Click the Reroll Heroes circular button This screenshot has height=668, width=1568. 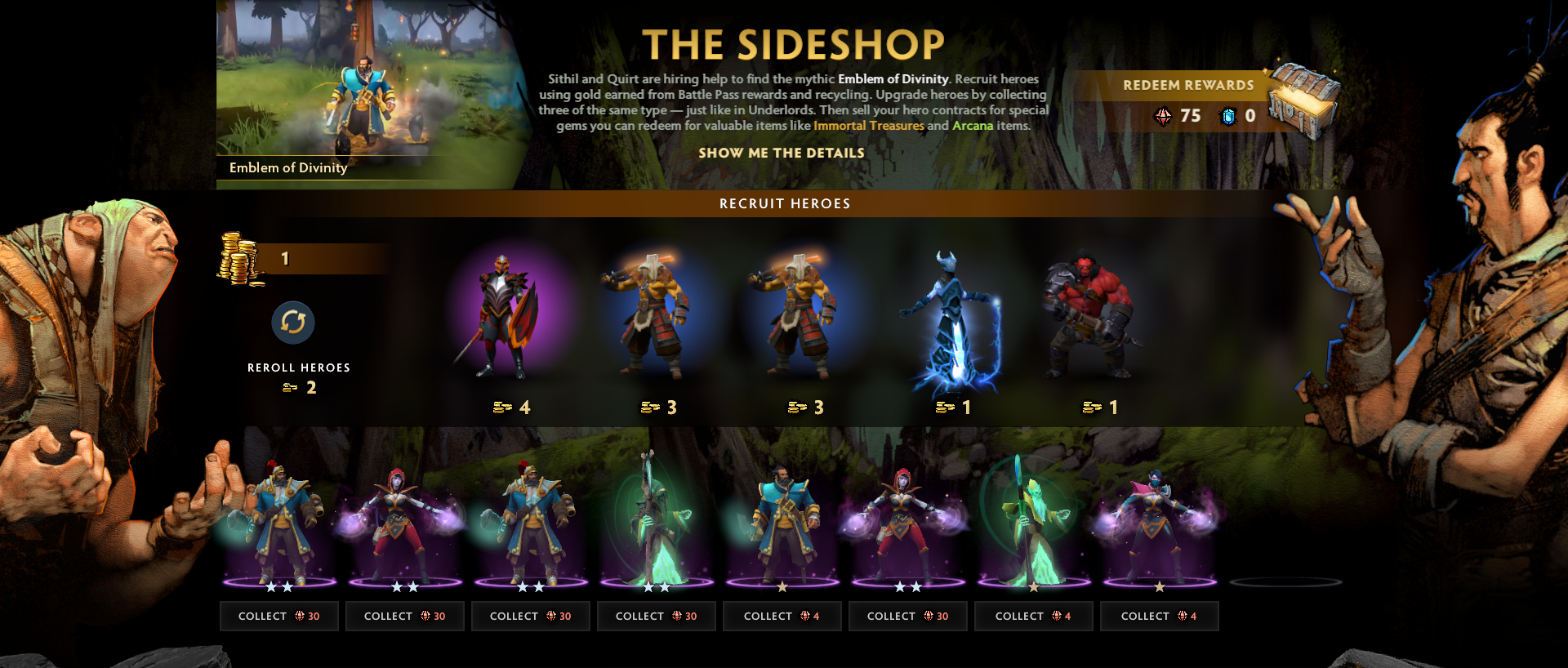[x=293, y=323]
